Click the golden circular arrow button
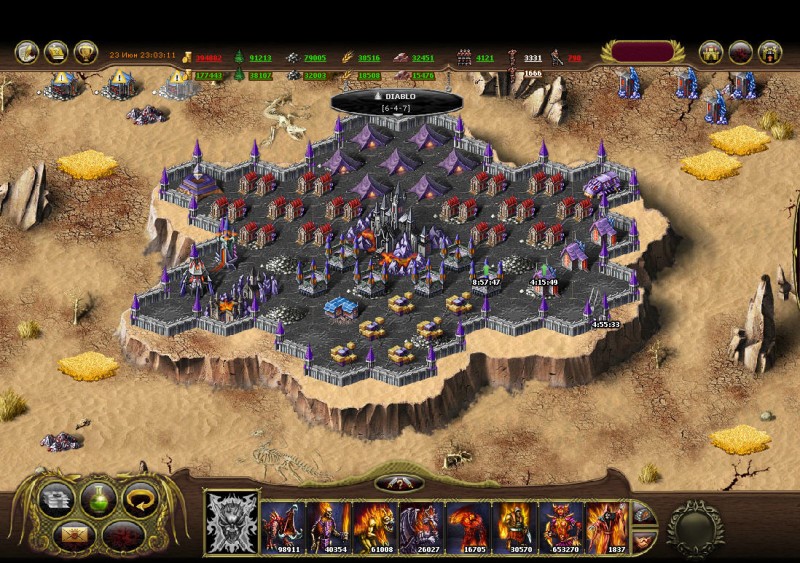The image size is (800, 563). point(140,497)
